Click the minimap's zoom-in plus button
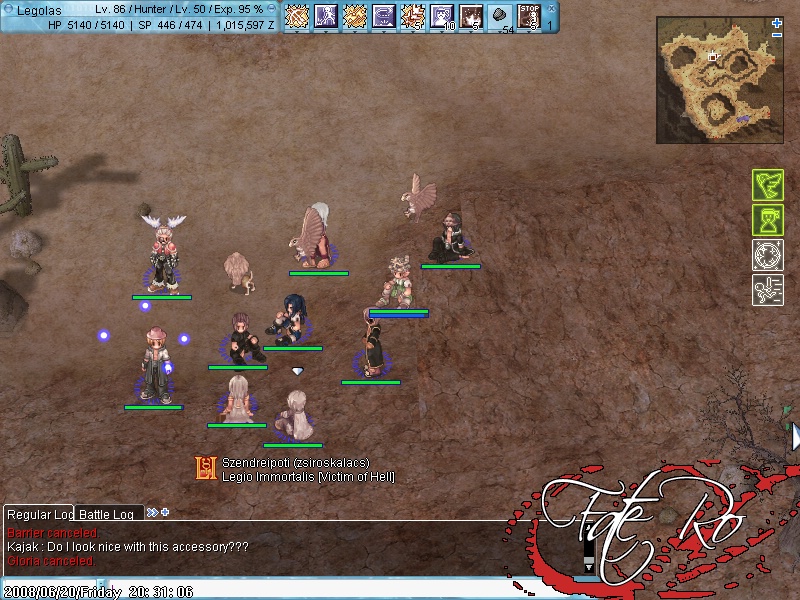800x600 pixels. coord(777,23)
